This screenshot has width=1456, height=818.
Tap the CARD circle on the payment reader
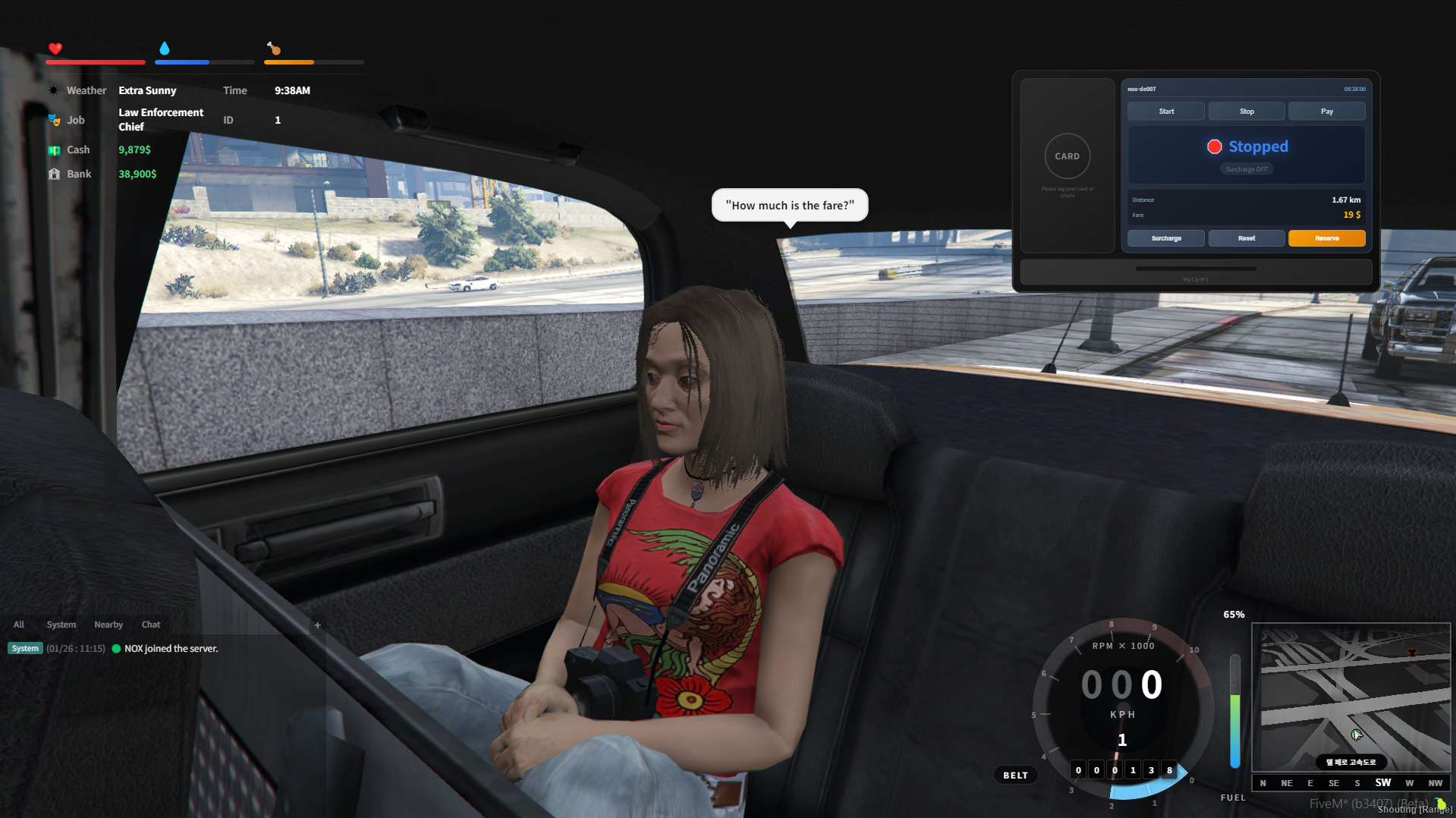(x=1067, y=156)
